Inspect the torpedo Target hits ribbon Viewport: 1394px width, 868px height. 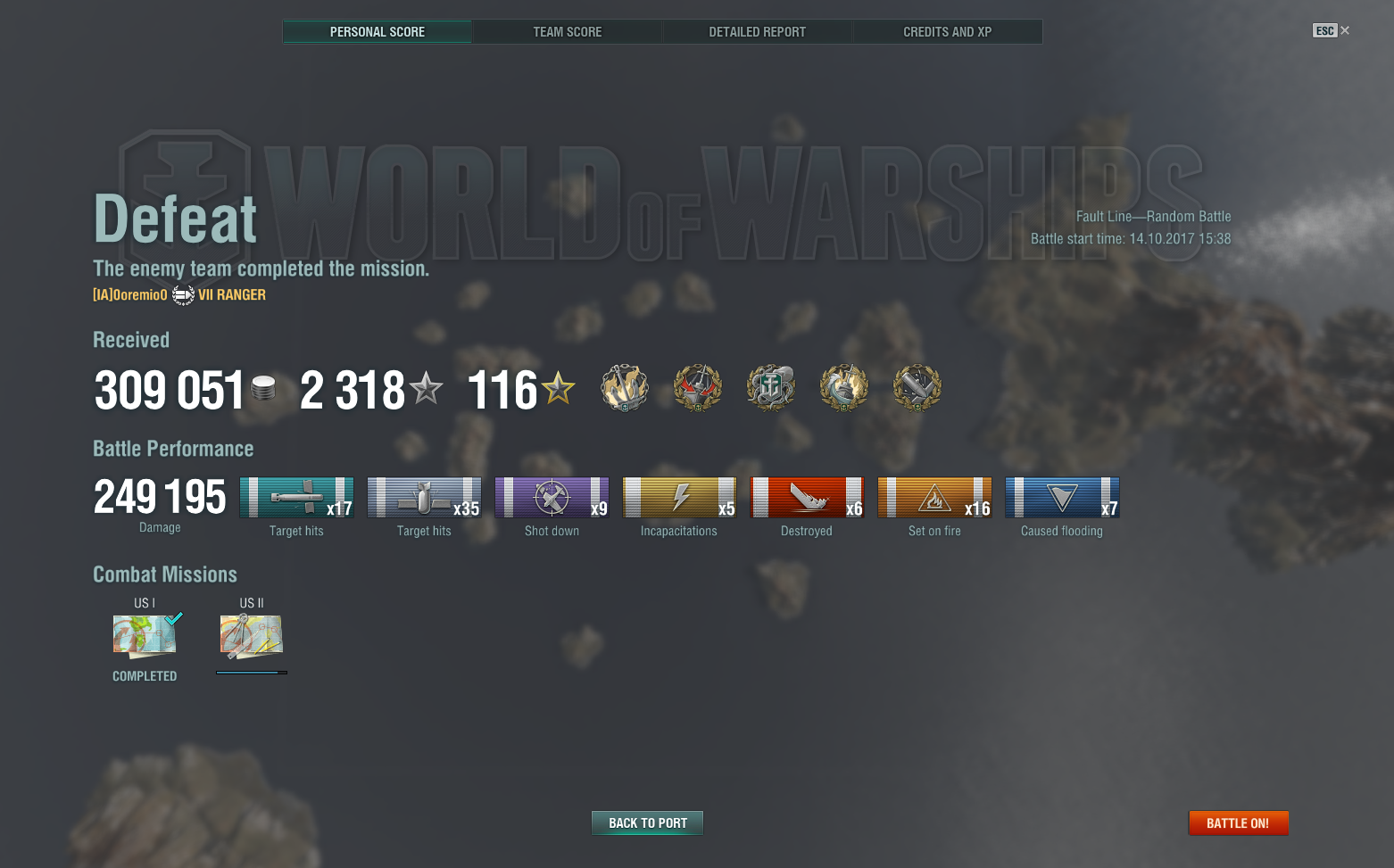click(x=296, y=498)
